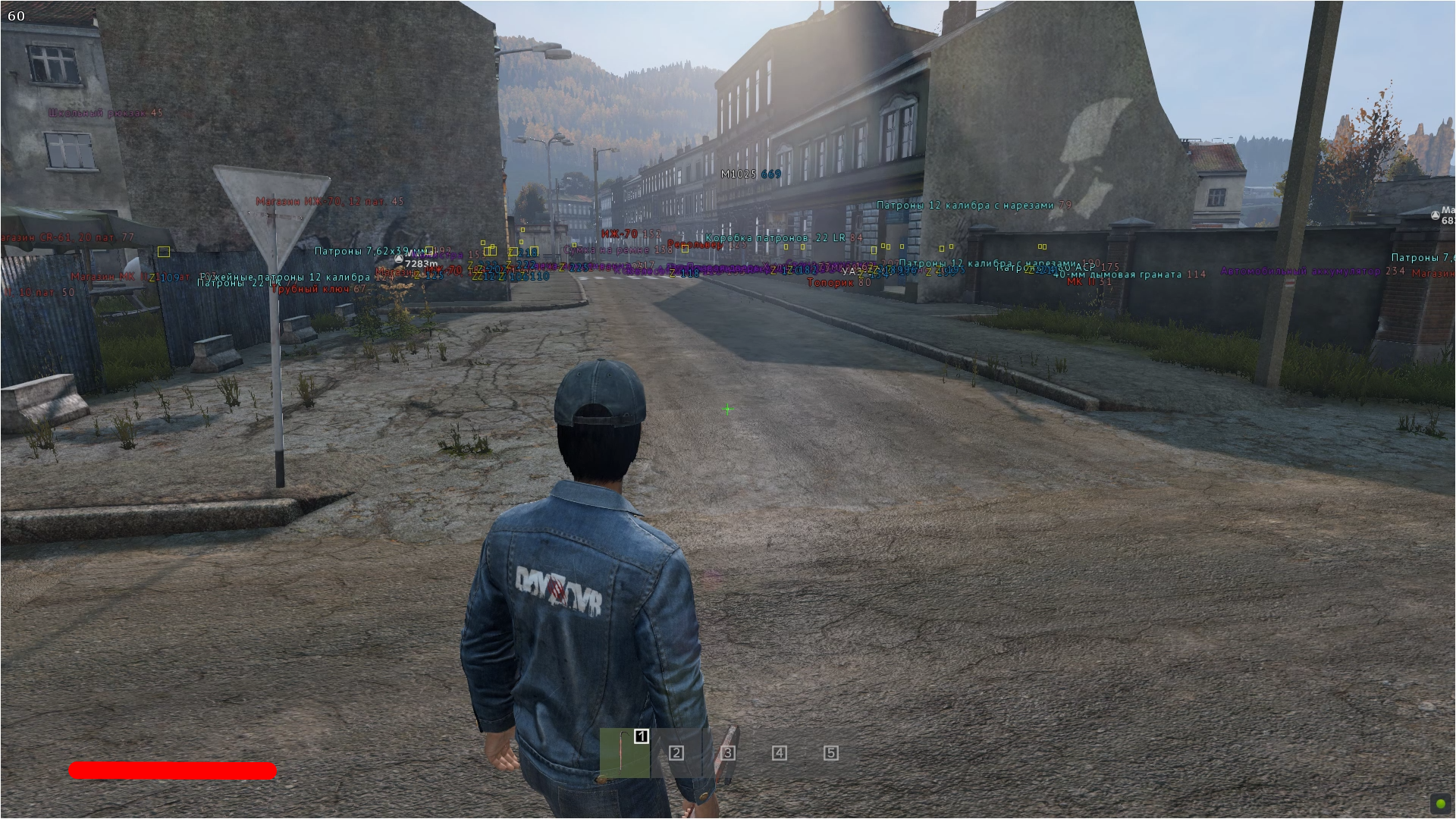Select the crowbar in hotbar slot 1

[x=625, y=753]
